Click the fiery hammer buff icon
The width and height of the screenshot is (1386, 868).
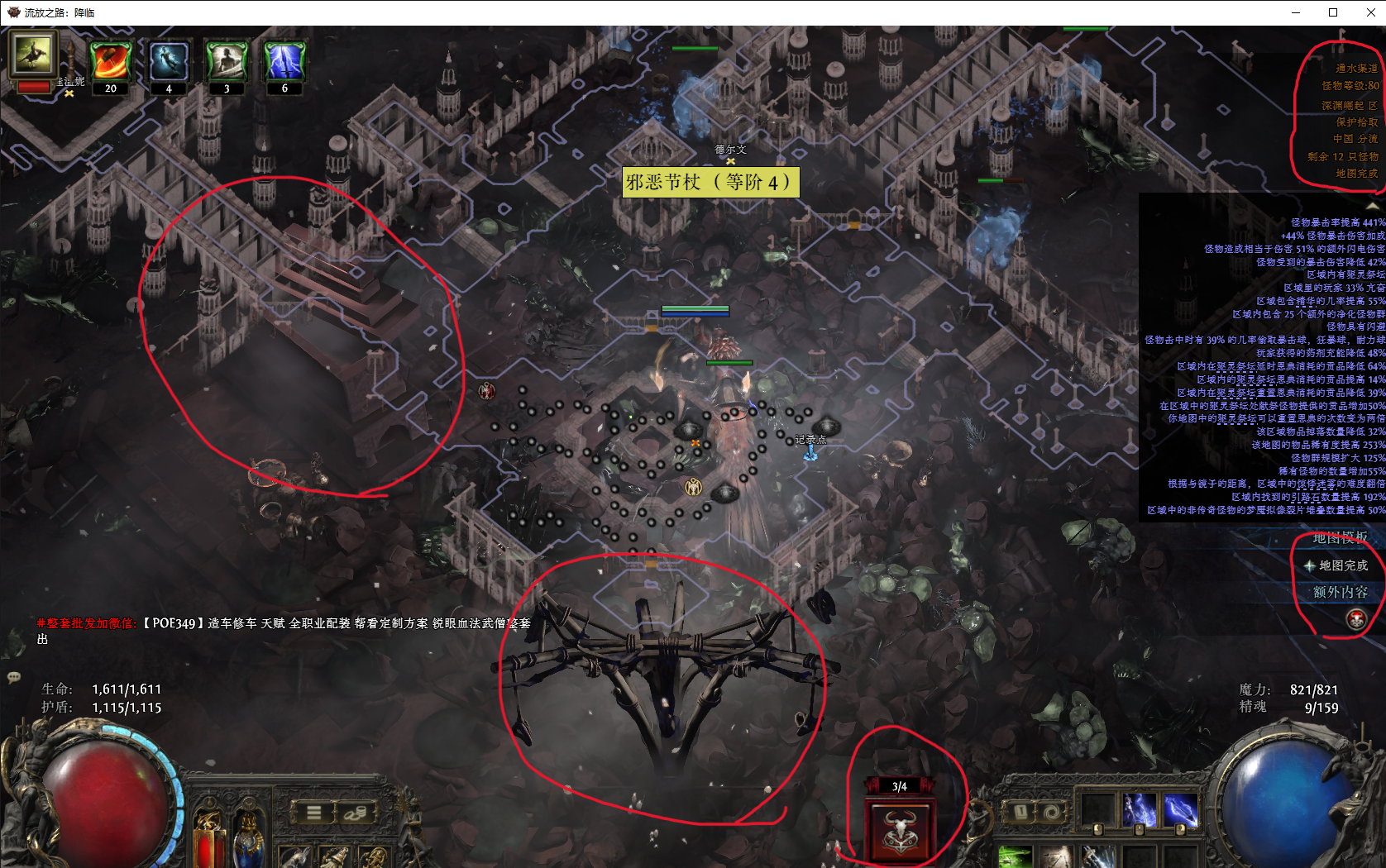tap(110, 60)
